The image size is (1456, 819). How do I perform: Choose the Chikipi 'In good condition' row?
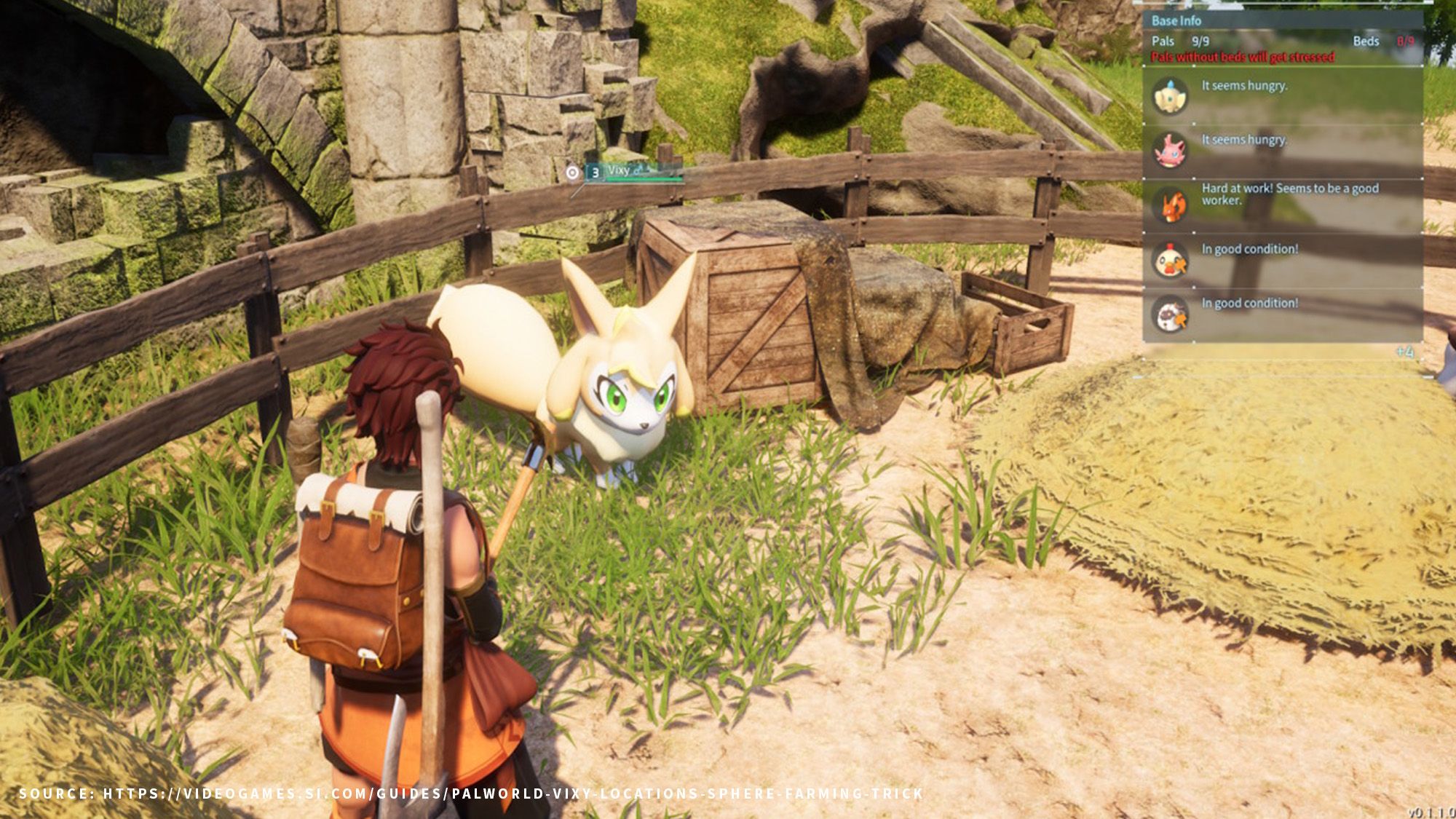[x=1283, y=260]
